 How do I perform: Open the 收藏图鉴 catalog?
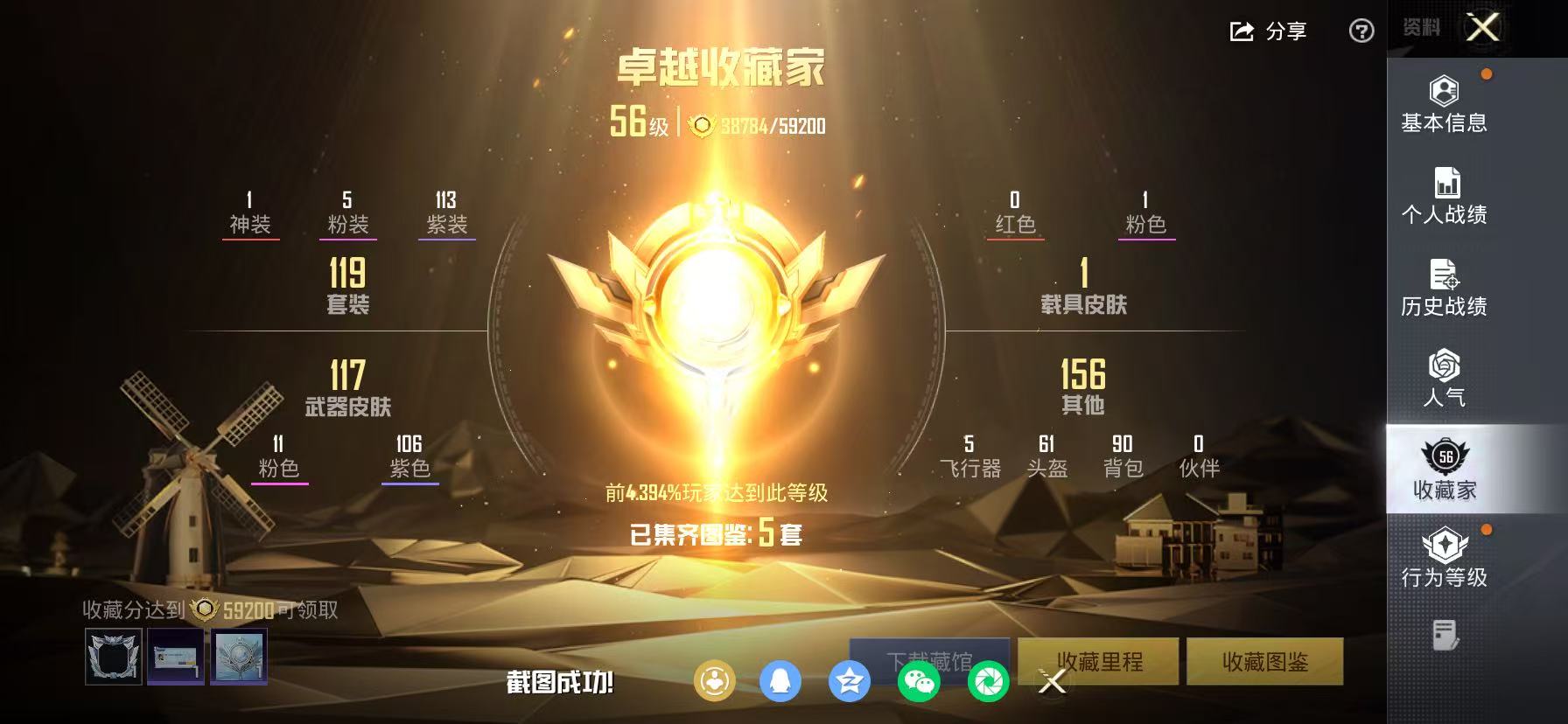[x=1267, y=662]
